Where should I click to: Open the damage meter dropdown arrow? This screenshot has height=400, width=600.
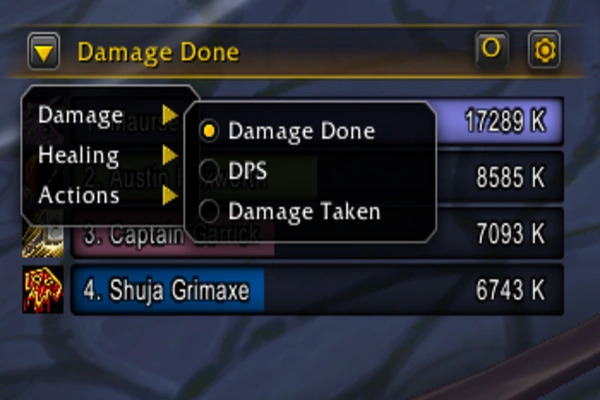[x=44, y=51]
